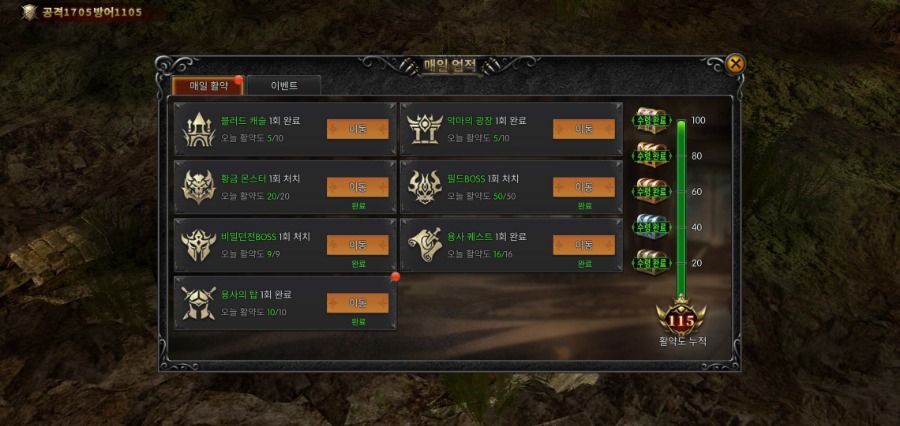Click the 60 activity reward chest
This screenshot has width=900, height=426.
pyautogui.click(x=651, y=190)
